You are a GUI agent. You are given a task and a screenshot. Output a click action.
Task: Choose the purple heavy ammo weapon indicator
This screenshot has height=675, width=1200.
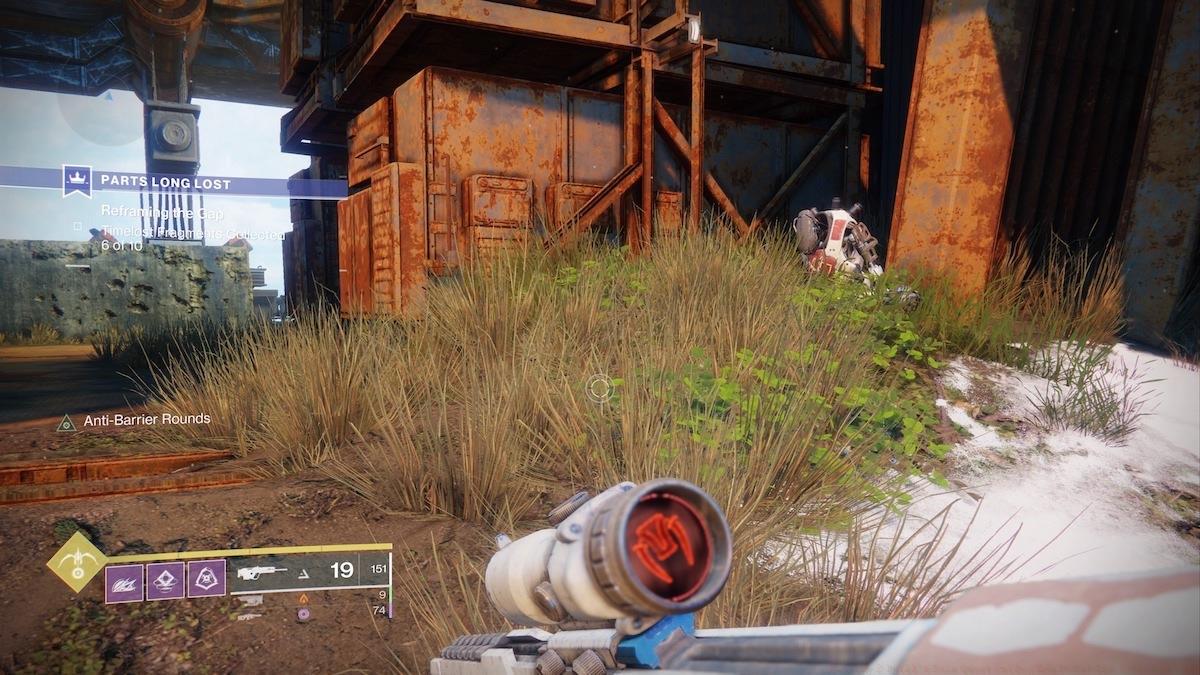tap(303, 612)
